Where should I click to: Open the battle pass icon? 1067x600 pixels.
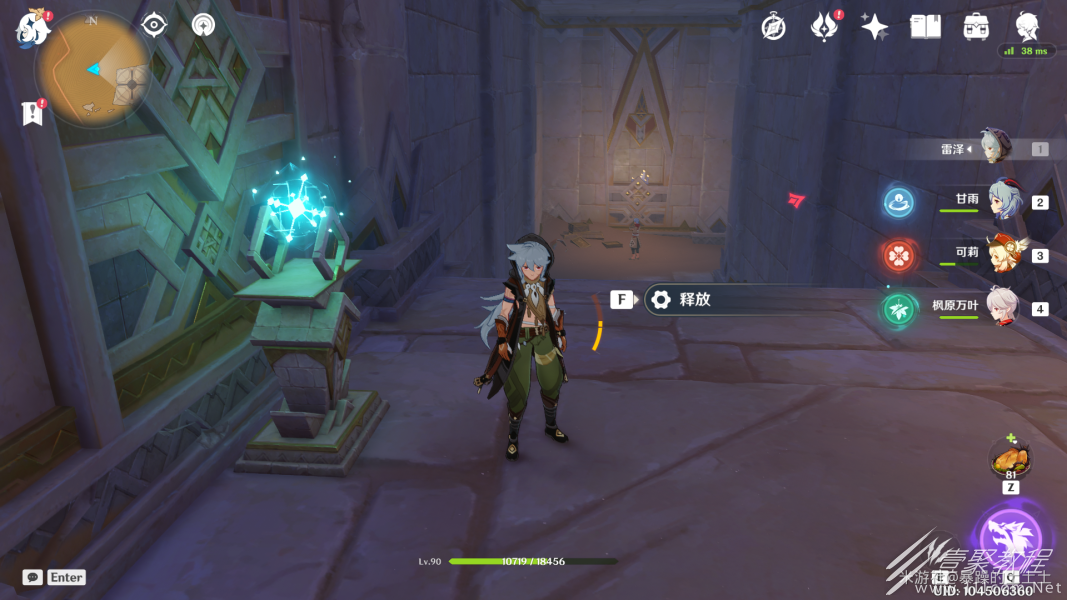click(824, 27)
